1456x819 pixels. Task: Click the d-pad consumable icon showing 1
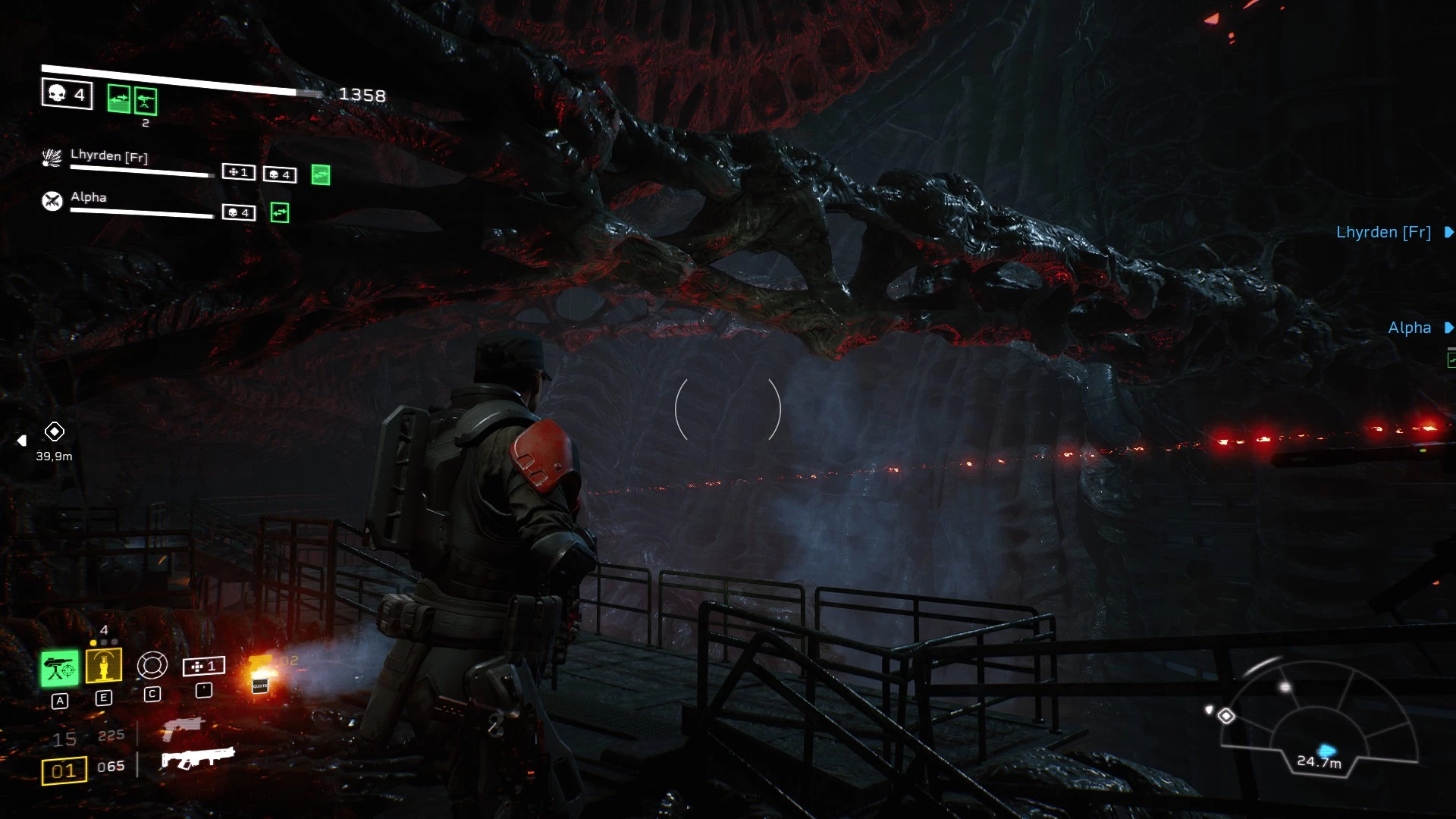(x=203, y=667)
